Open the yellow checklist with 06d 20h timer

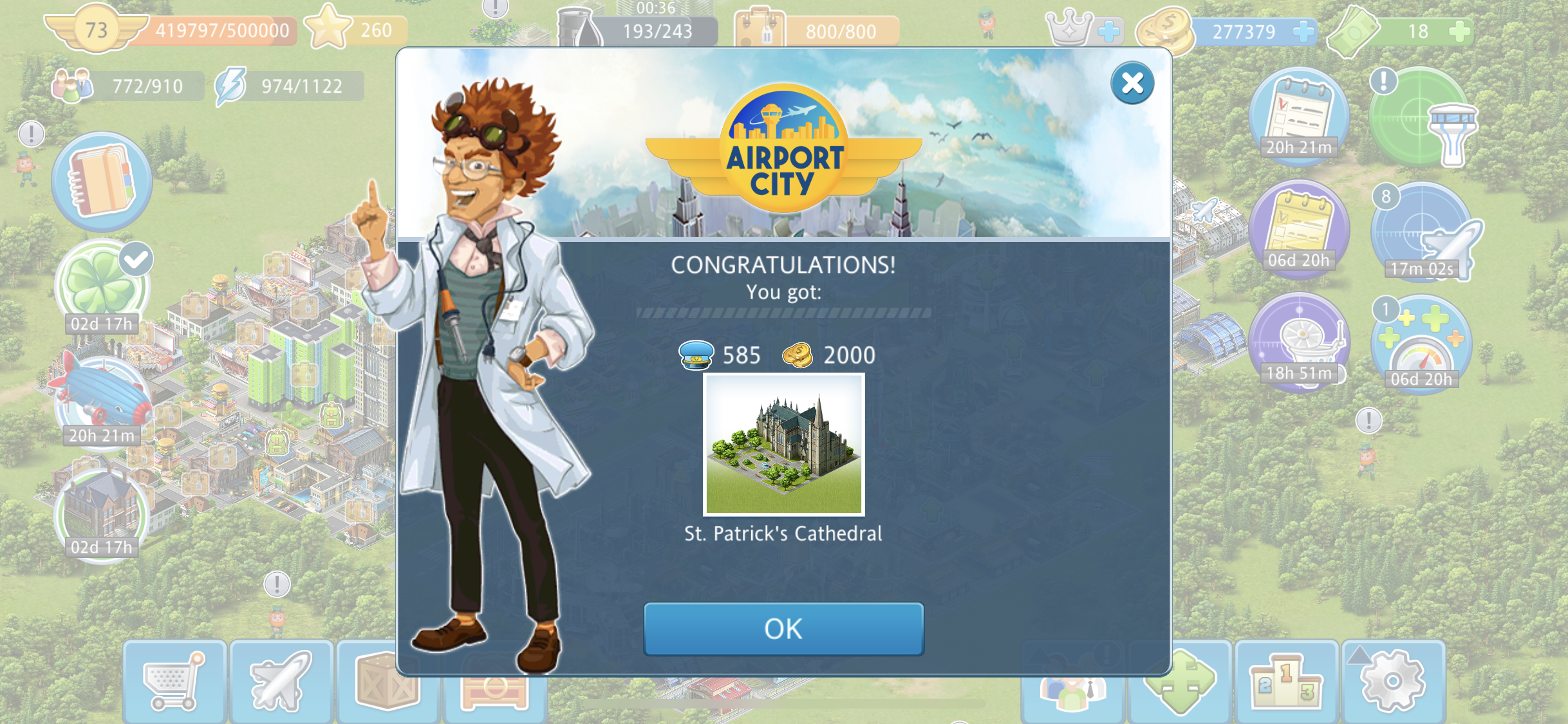1299,230
